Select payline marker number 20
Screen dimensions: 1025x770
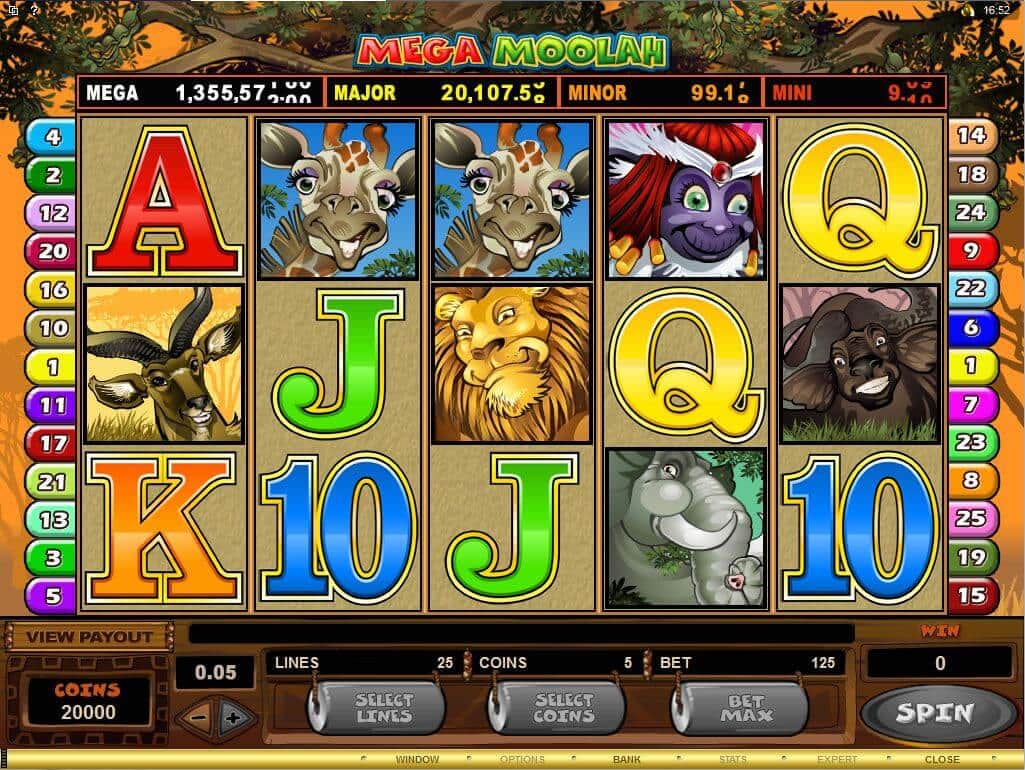click(x=52, y=251)
